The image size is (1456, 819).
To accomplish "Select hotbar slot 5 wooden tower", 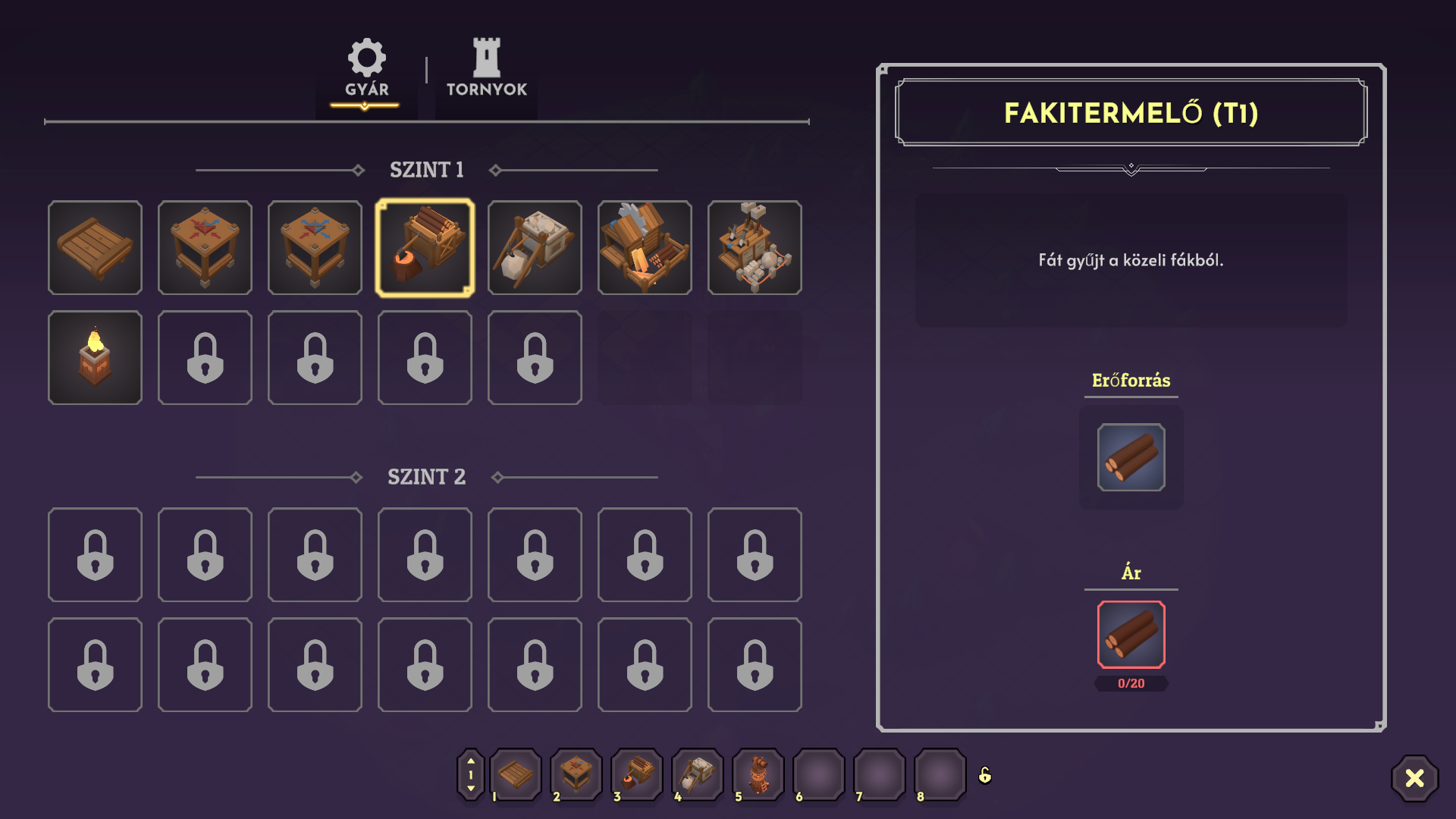I will (758, 774).
